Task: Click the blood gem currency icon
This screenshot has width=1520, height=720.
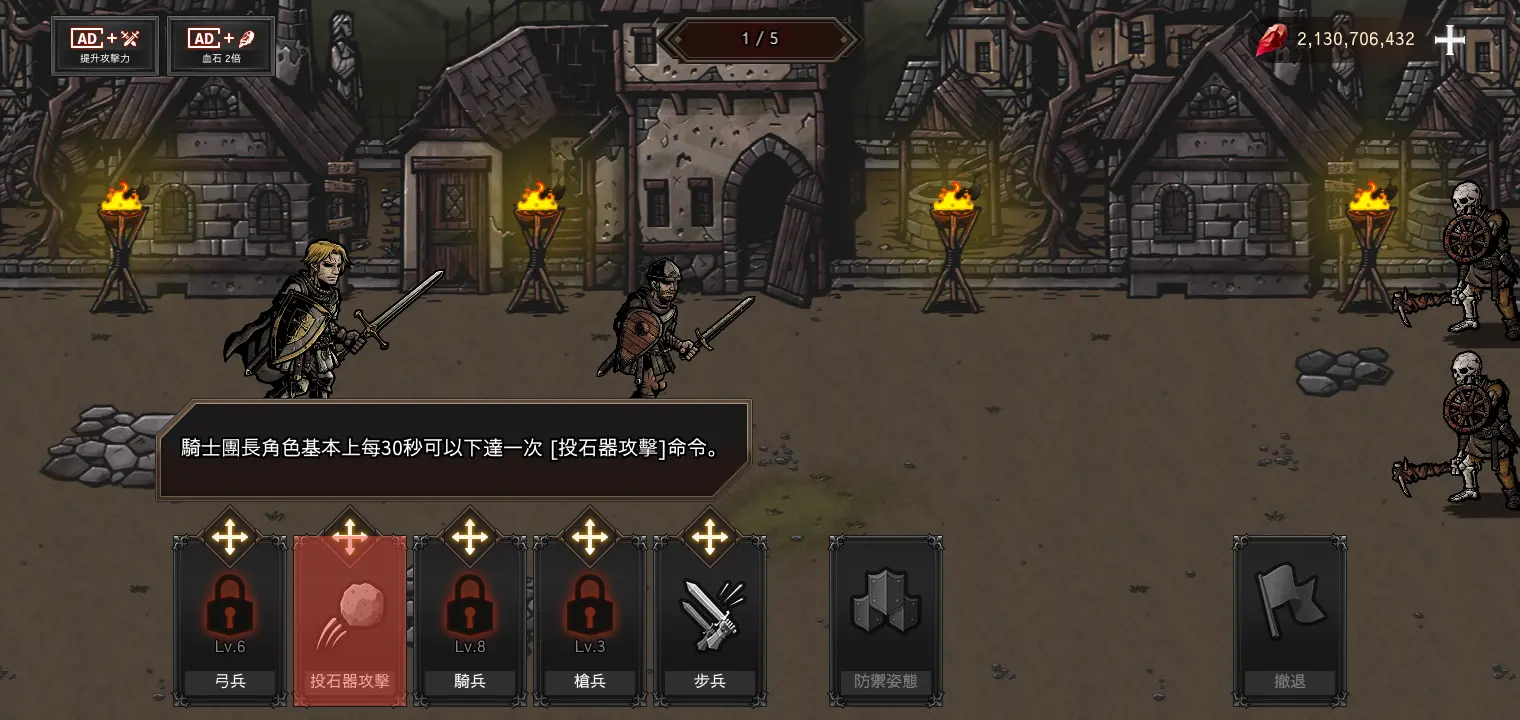Action: (x=1271, y=40)
